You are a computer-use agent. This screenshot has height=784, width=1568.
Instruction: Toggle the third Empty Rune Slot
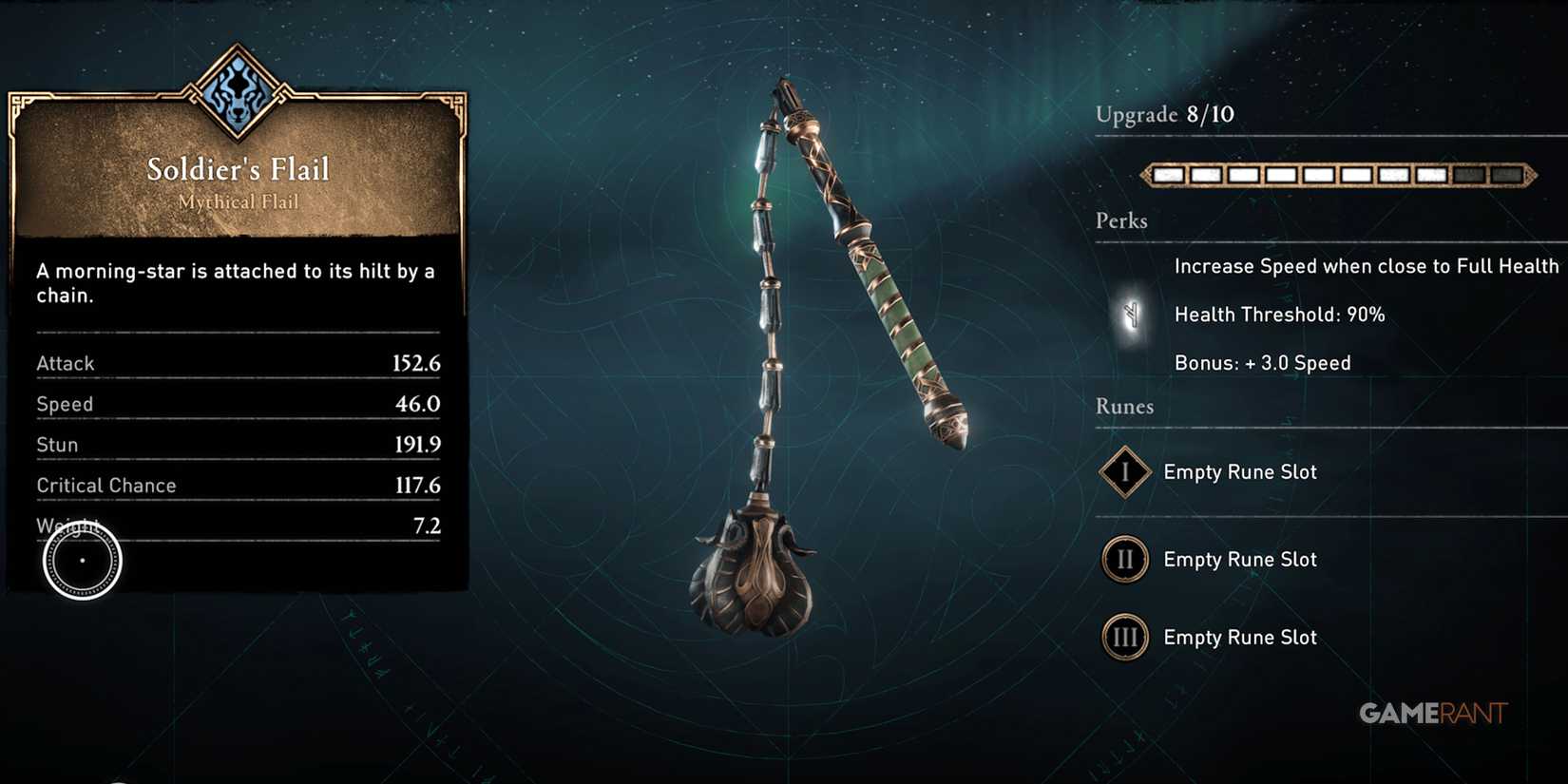pos(1239,638)
